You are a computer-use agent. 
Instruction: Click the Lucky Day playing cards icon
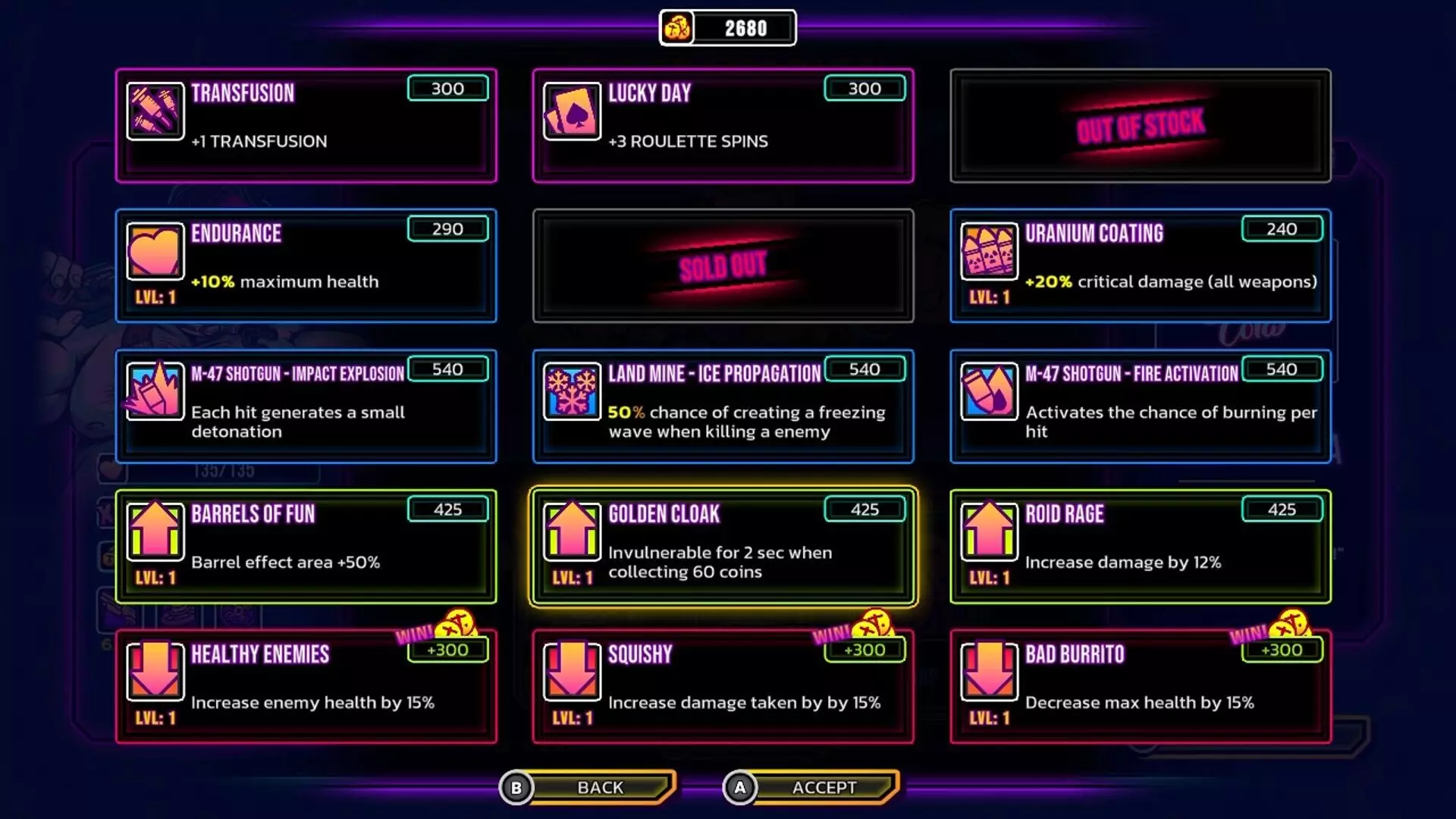(572, 111)
